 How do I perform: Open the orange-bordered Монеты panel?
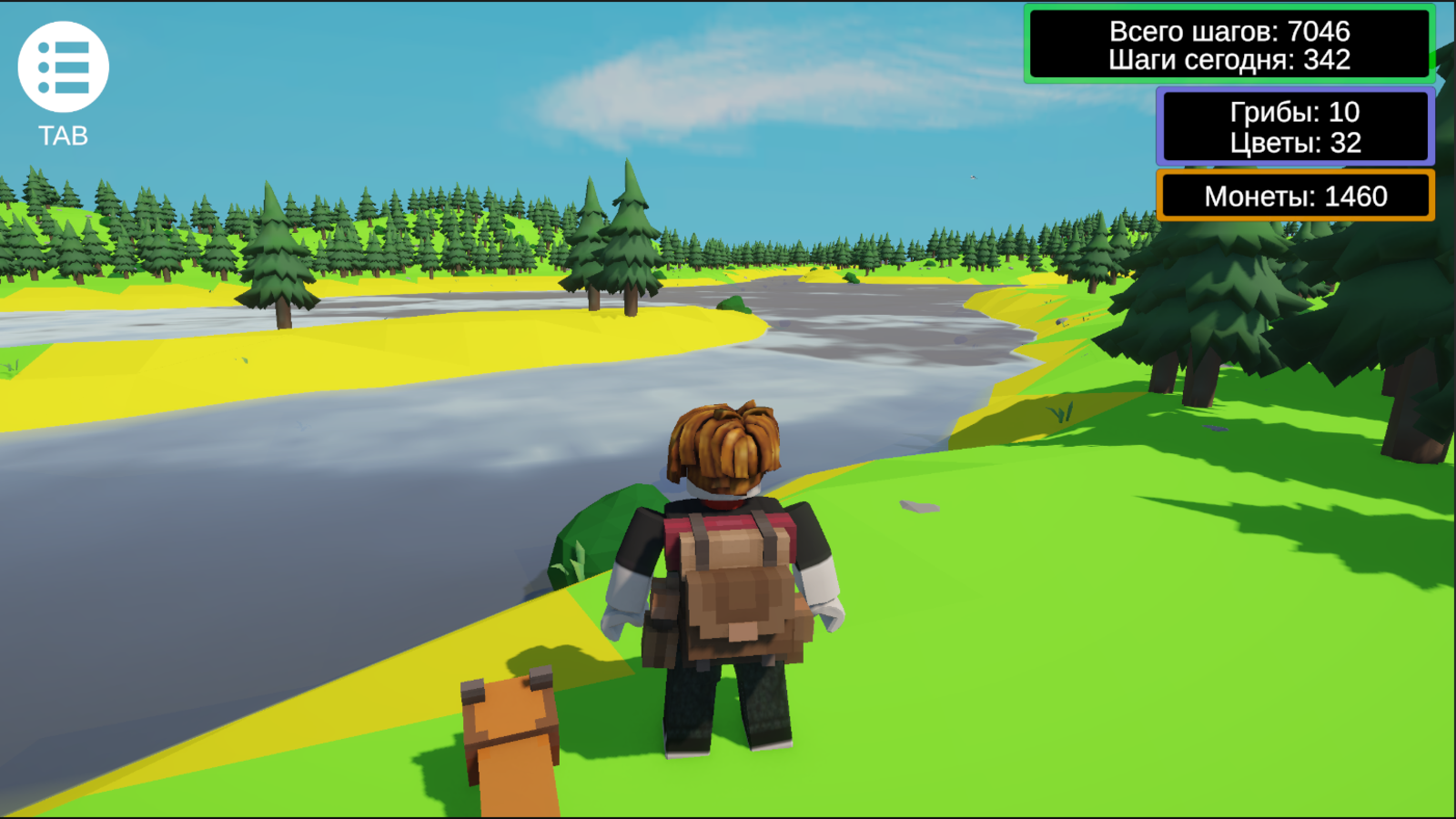[x=1295, y=196]
